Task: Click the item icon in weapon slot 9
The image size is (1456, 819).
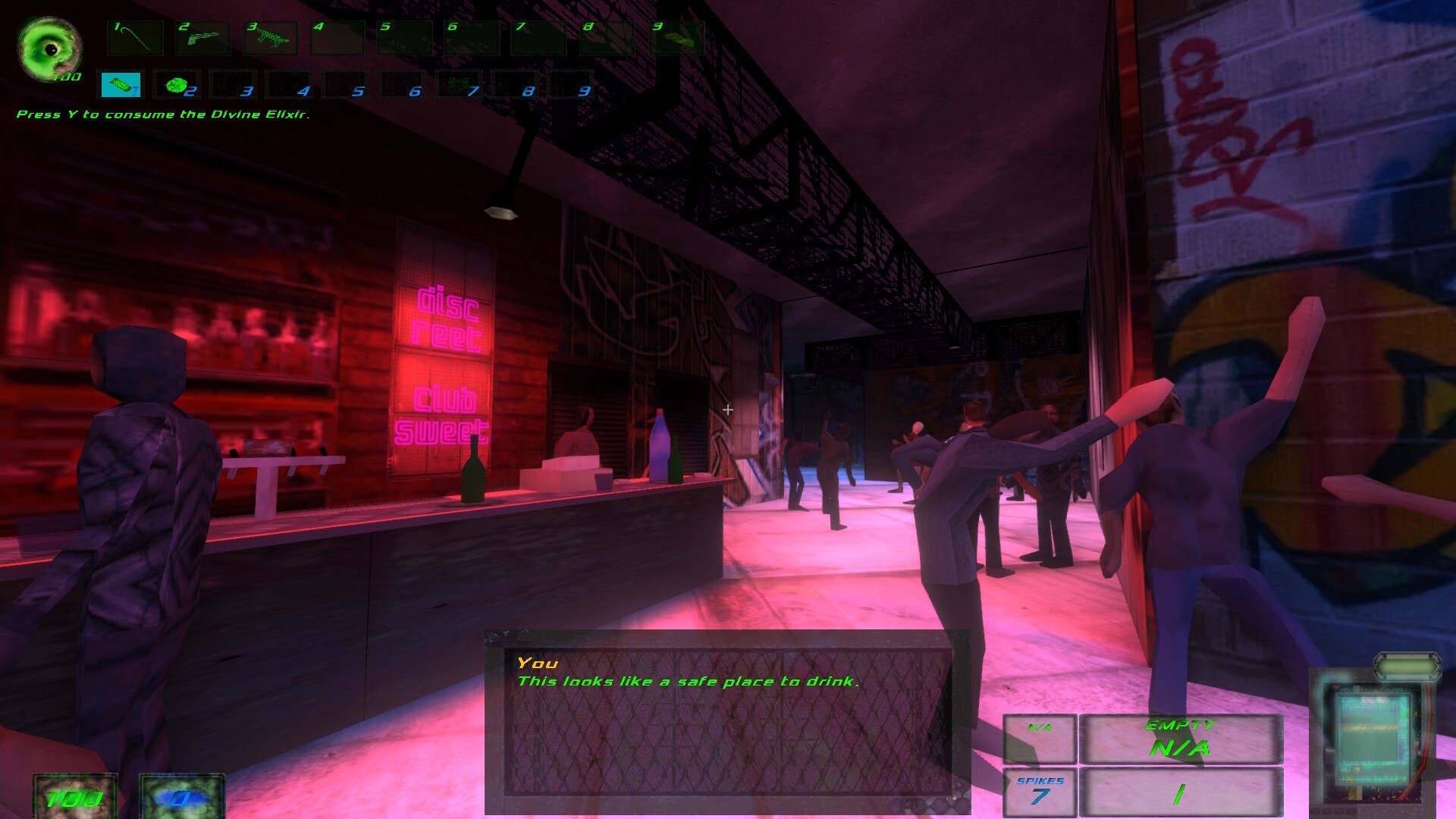Action: coord(675,38)
